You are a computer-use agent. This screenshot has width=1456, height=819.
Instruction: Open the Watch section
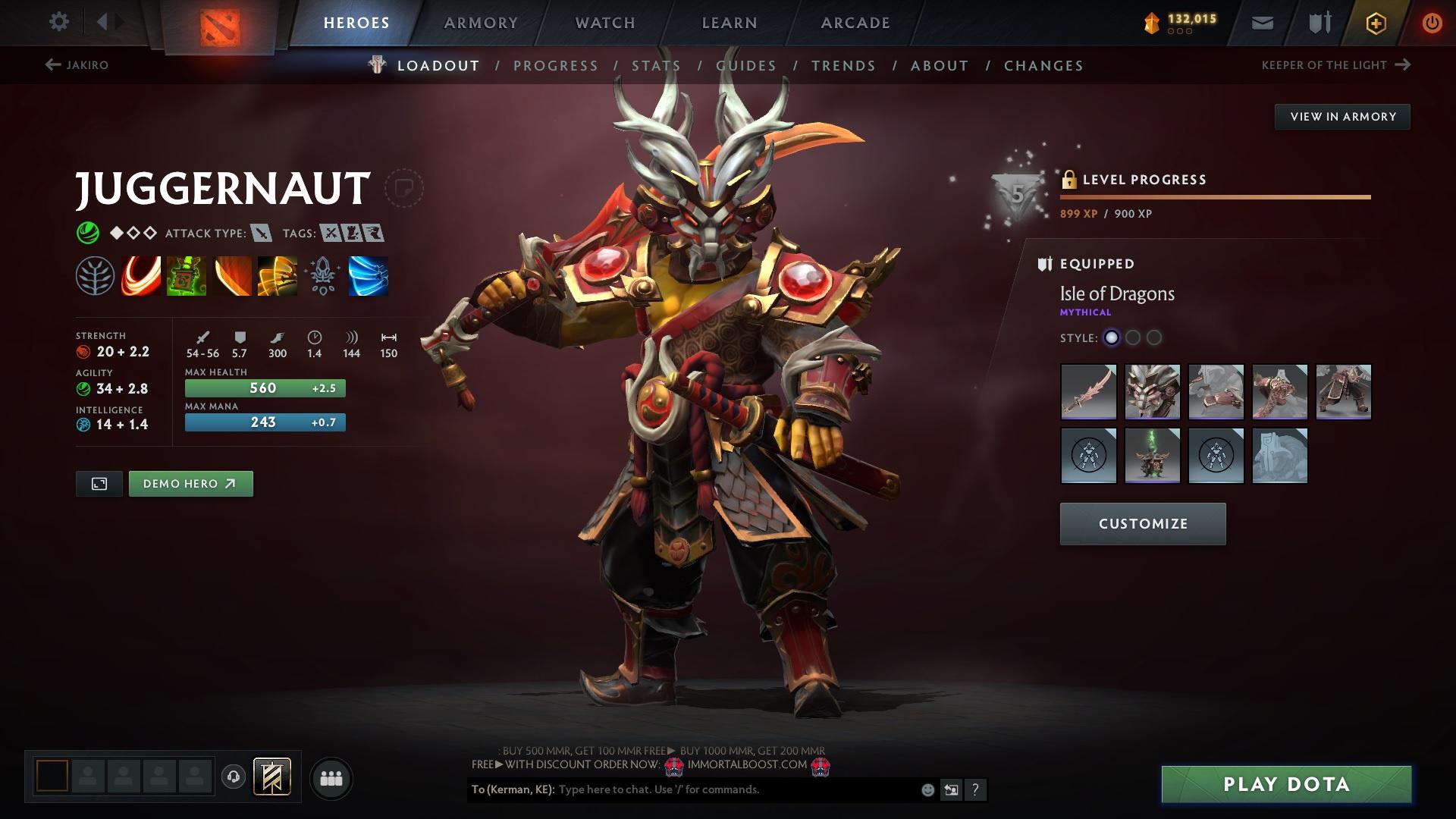coord(604,23)
